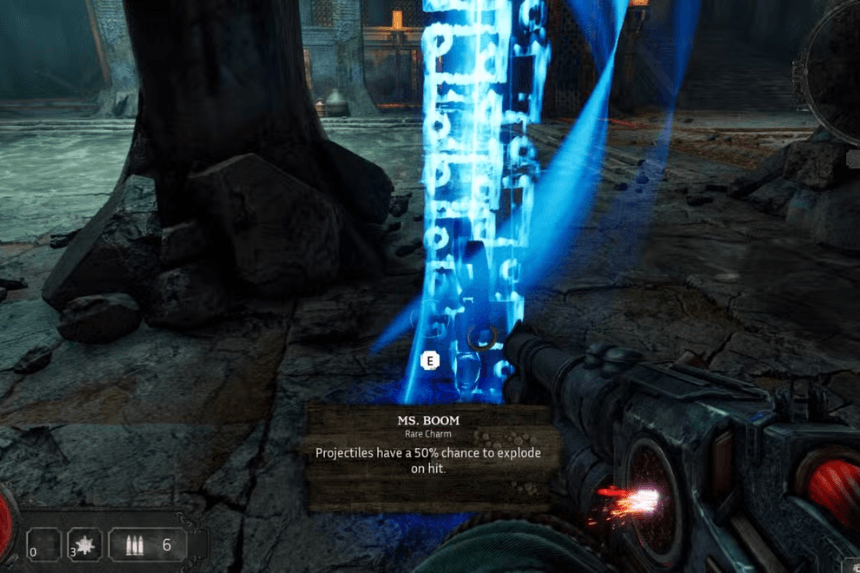Select the empty slot showing 0
The height and width of the screenshot is (573, 860).
click(x=42, y=545)
